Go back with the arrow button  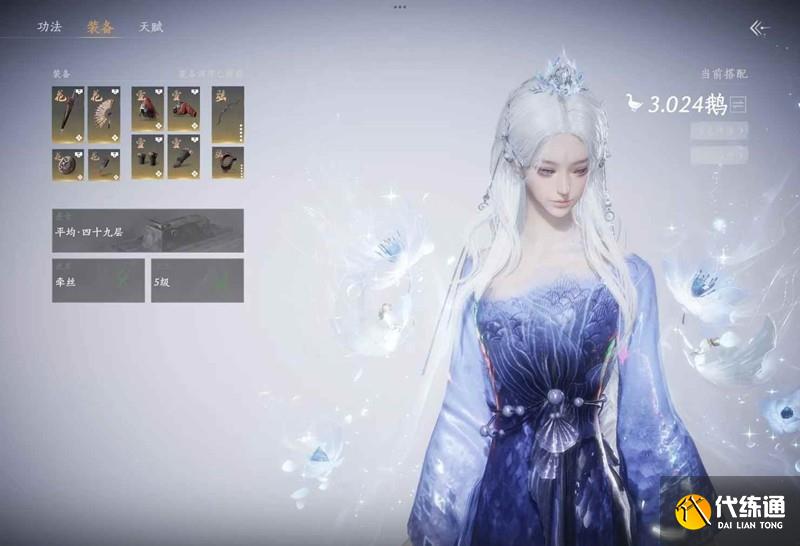click(x=761, y=28)
